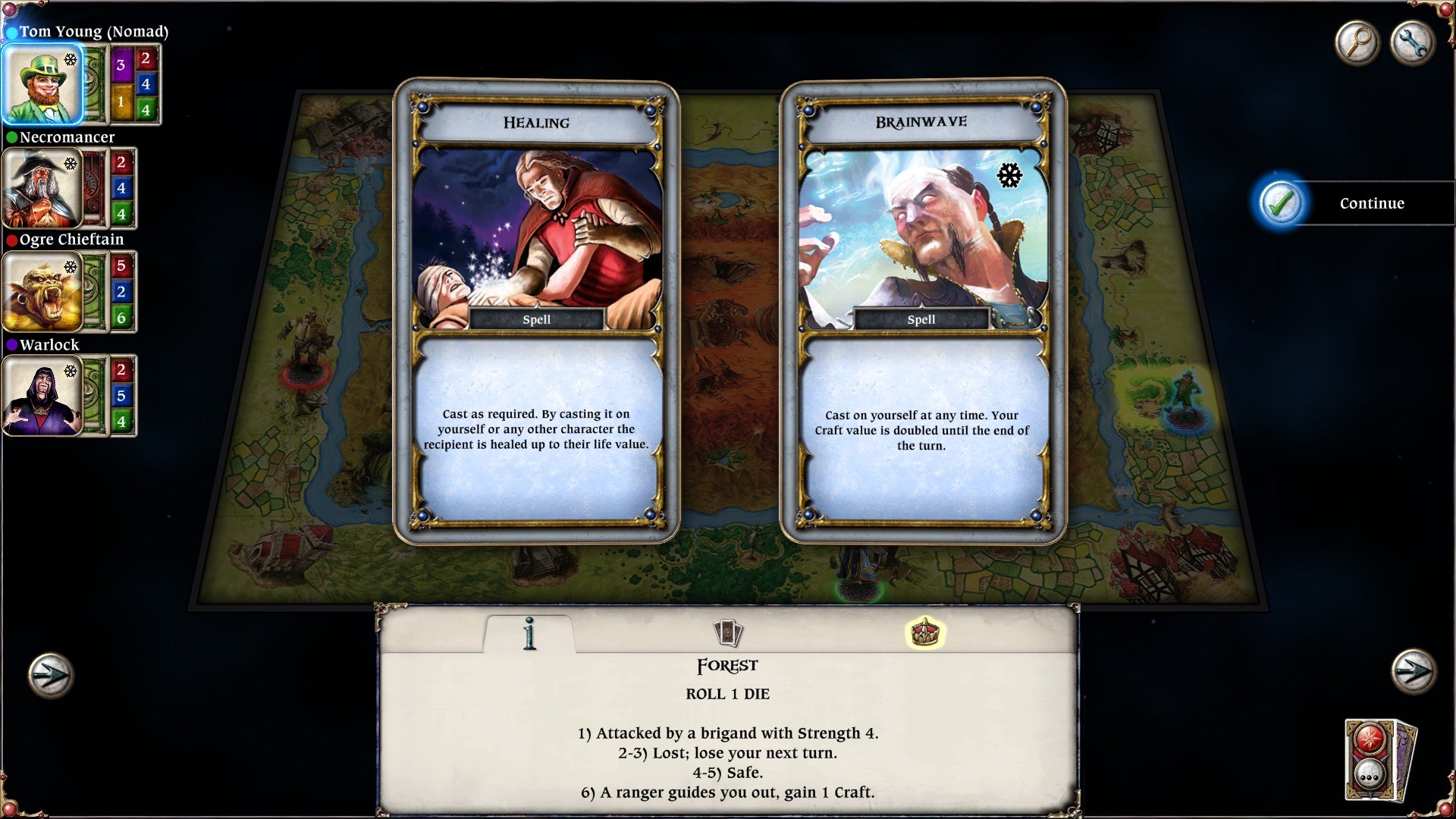
Task: View the Necromancer character portrait
Action: pos(43,188)
